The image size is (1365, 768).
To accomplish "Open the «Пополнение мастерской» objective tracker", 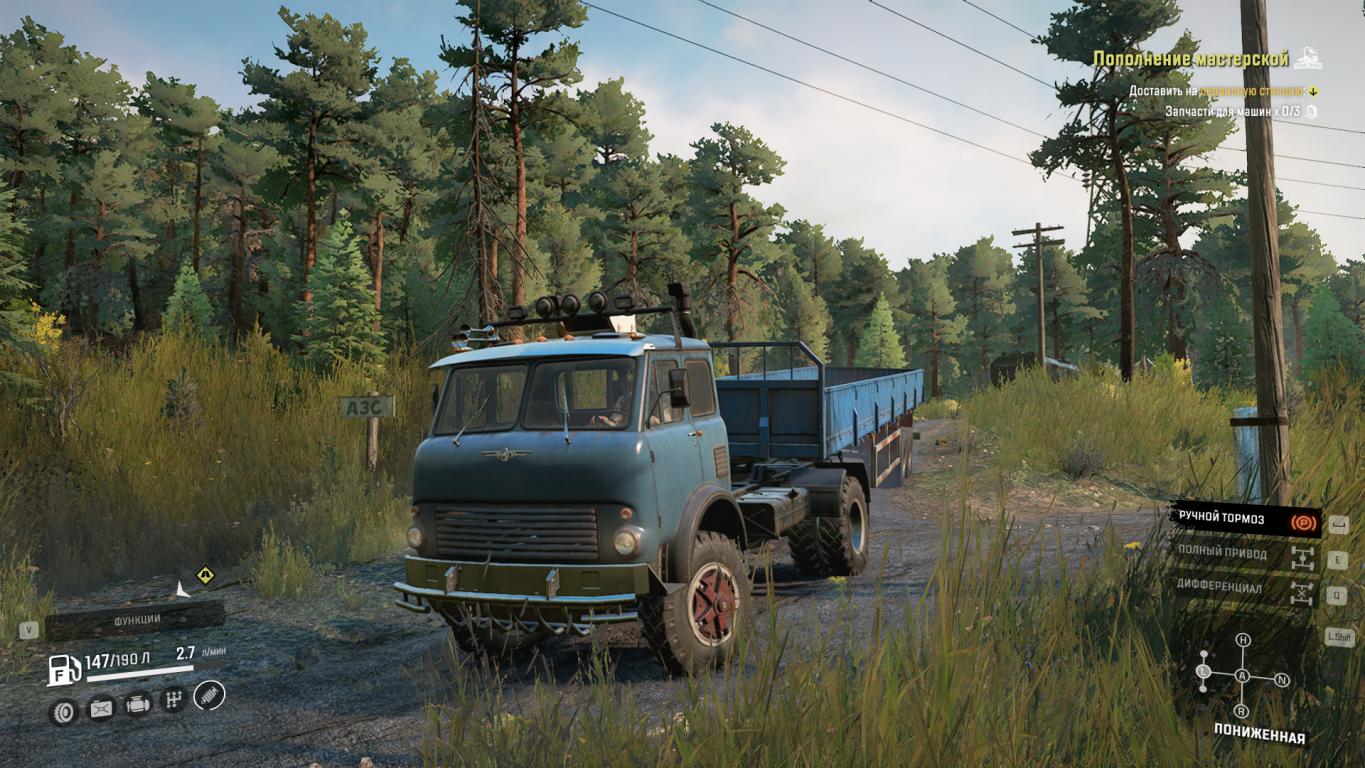I will pyautogui.click(x=1190, y=59).
